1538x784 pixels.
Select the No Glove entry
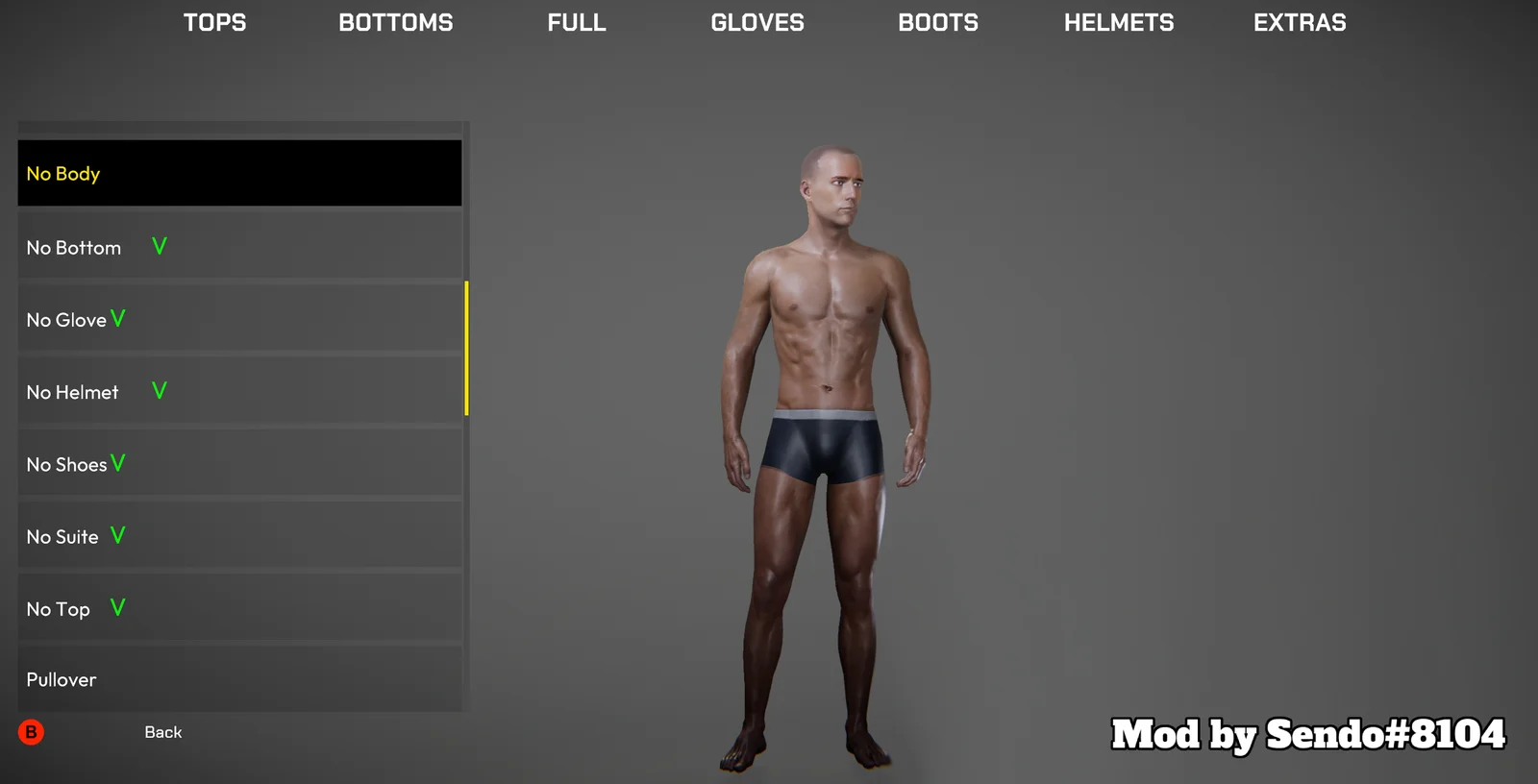pos(239,319)
